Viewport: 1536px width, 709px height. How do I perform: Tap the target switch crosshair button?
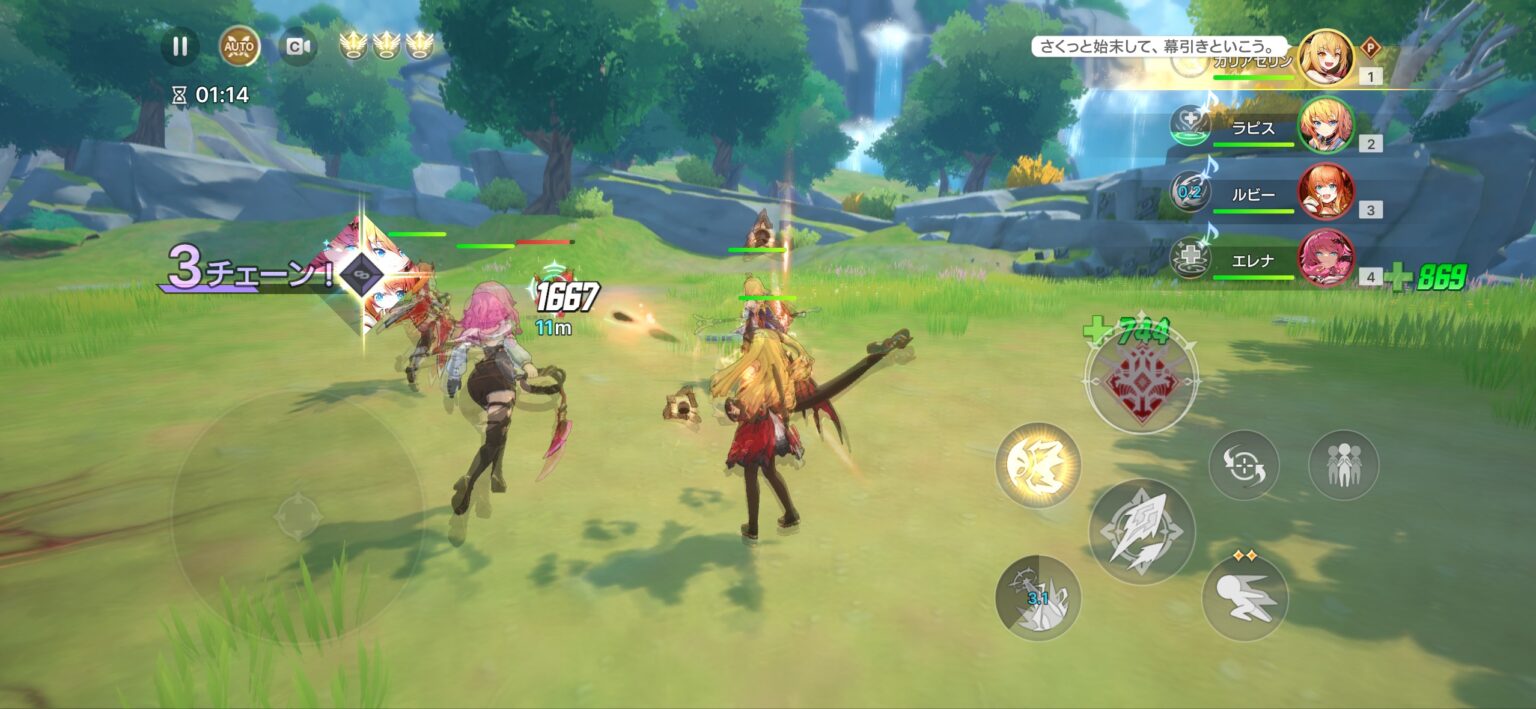[x=1243, y=465]
